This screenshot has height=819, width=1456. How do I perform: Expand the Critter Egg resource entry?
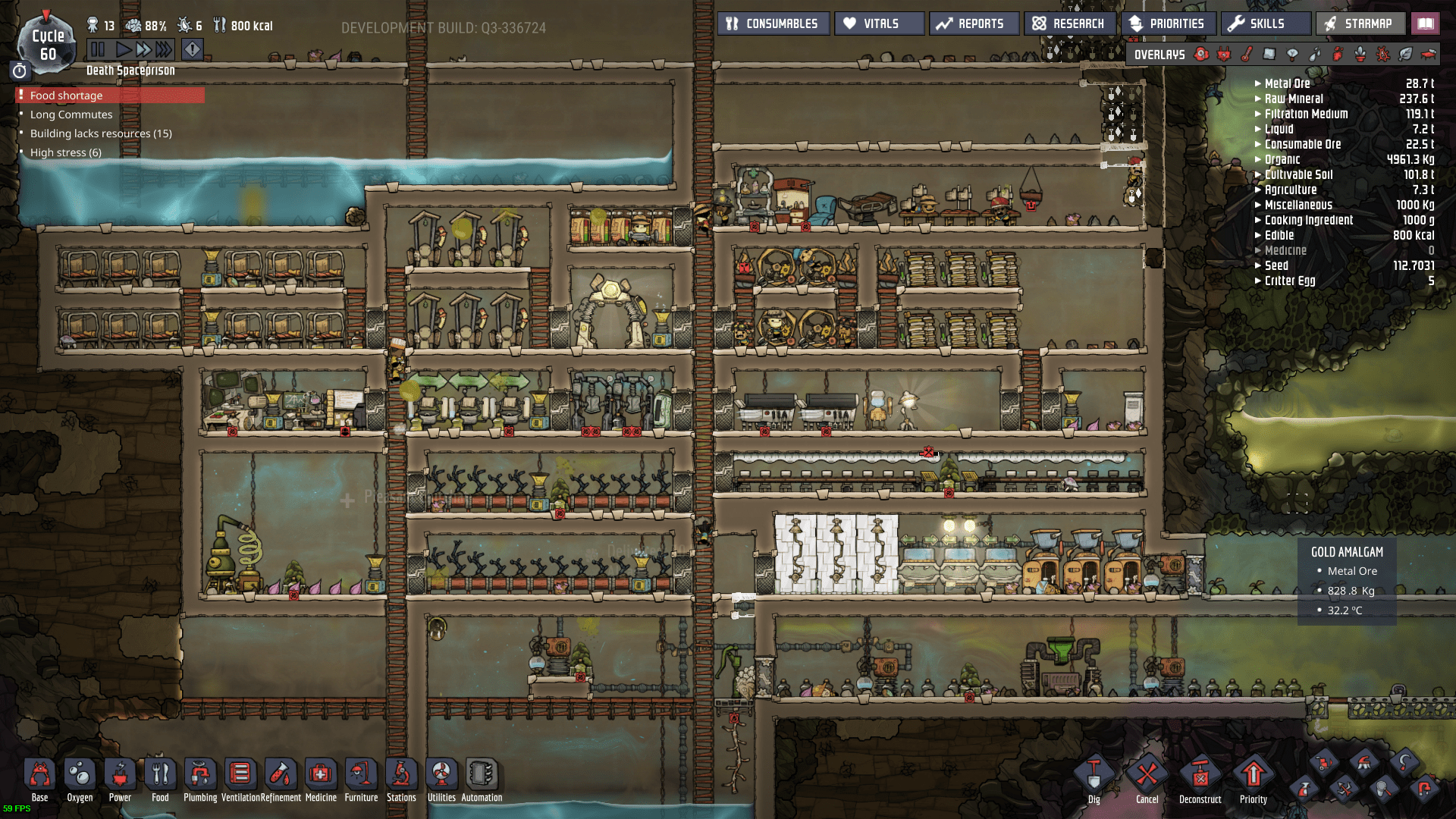coord(1258,281)
